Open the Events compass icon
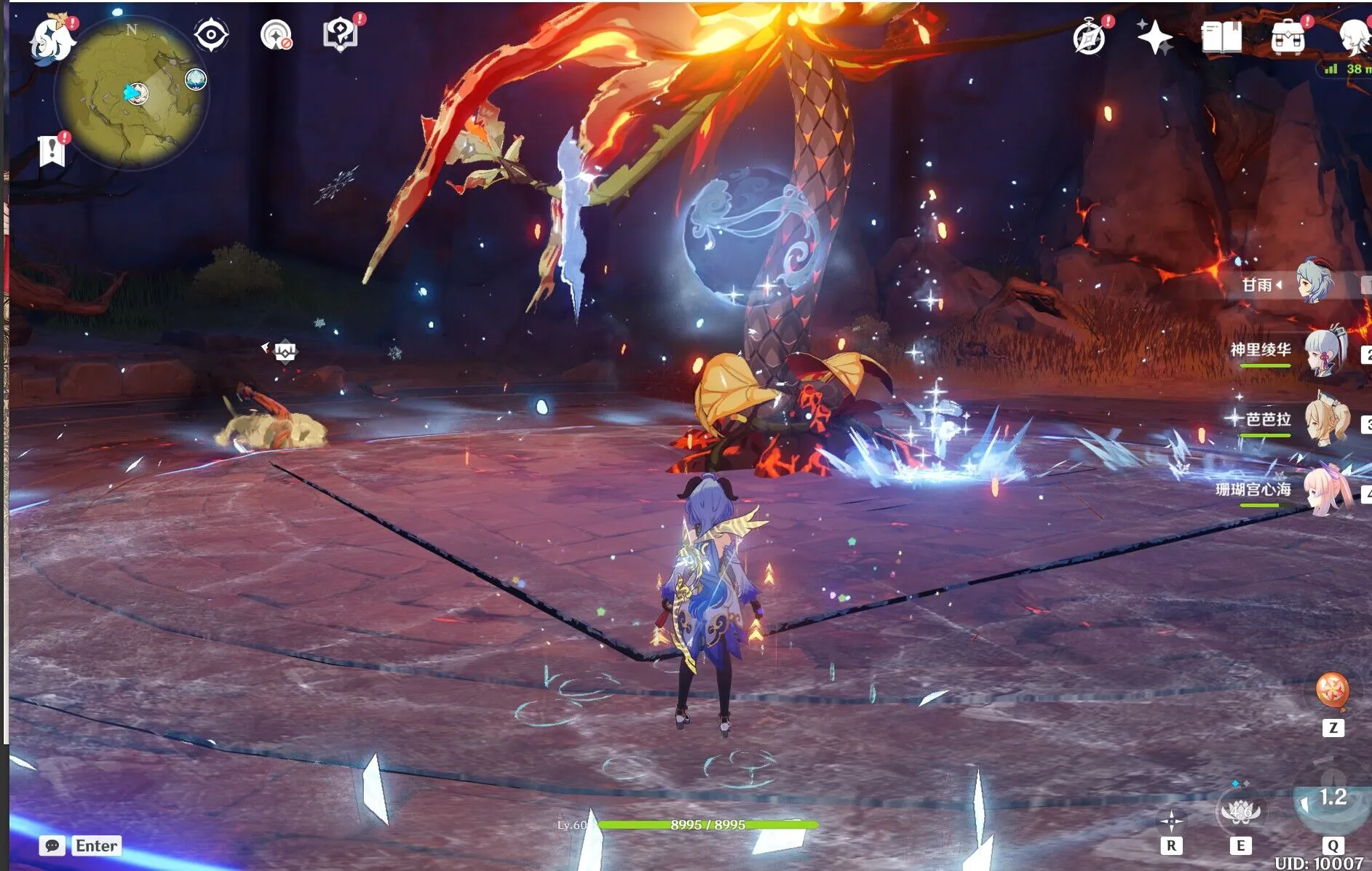 point(1090,36)
